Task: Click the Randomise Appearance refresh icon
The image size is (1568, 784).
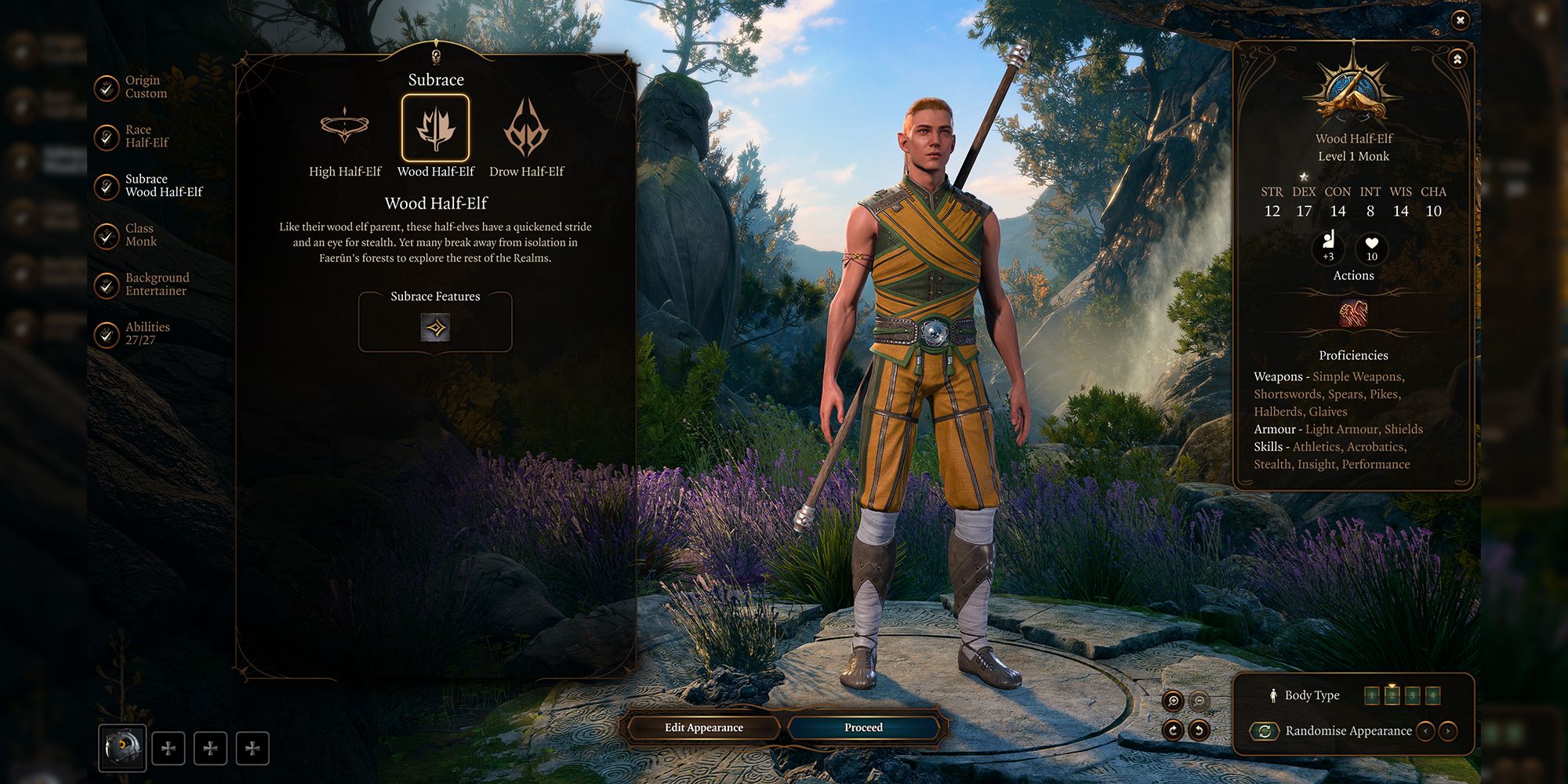Action: click(1265, 731)
